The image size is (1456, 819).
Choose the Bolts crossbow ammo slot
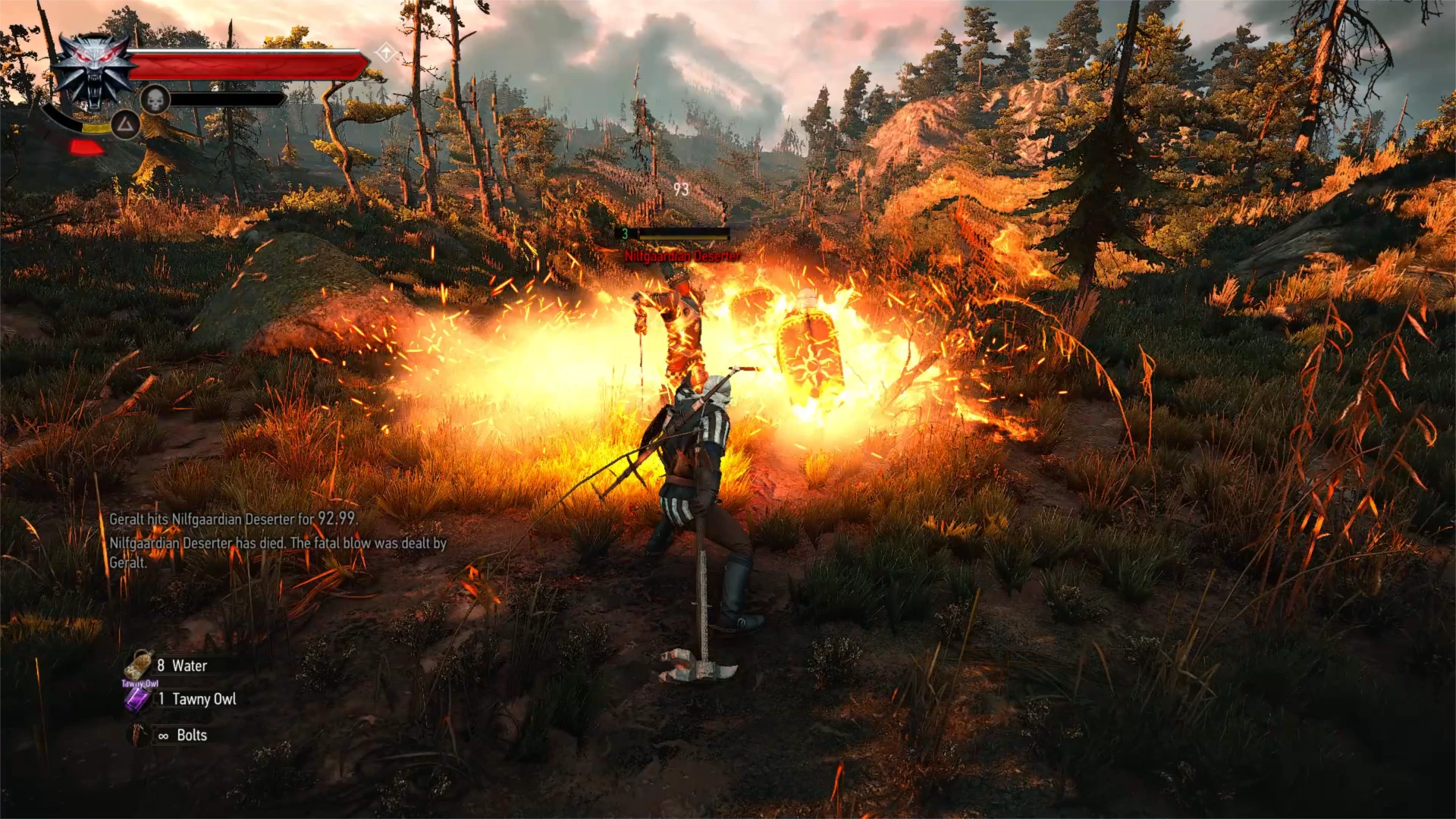pos(140,735)
